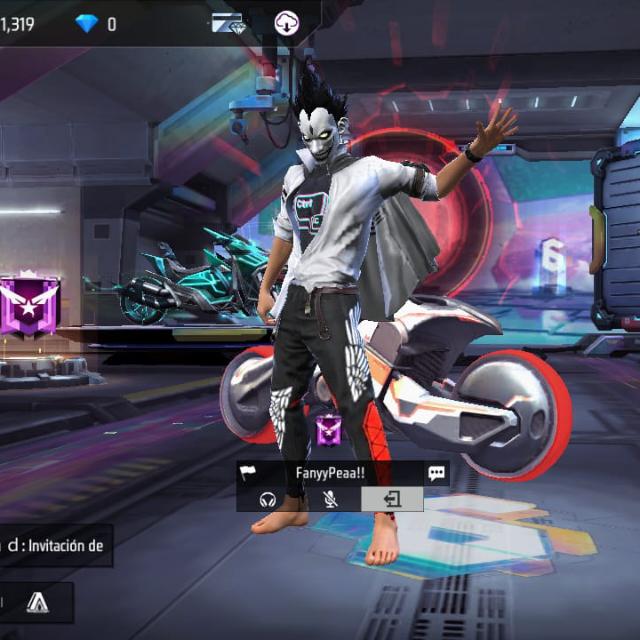Image resolution: width=640 pixels, height=640 pixels.
Task: Click the triangular emblem button
Action: click(x=37, y=602)
